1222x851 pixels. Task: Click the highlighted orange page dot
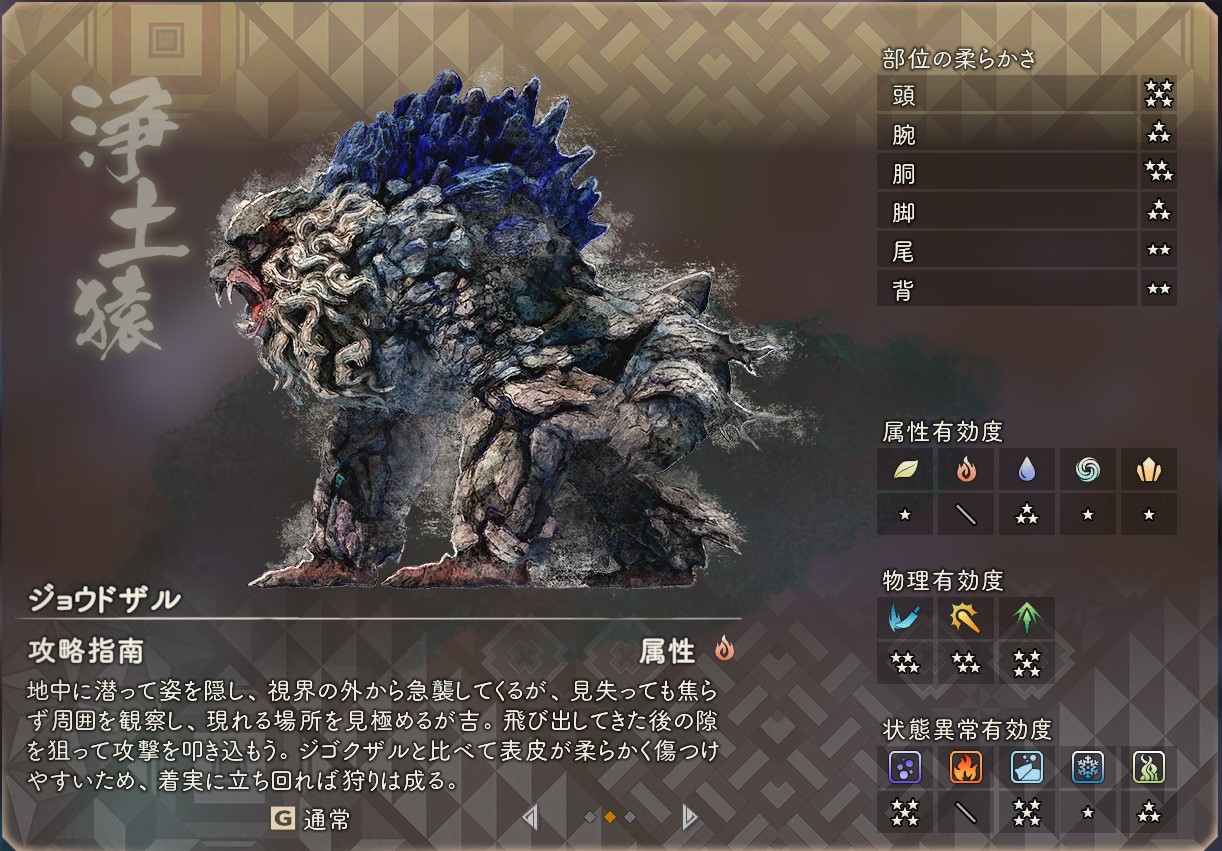(x=610, y=818)
